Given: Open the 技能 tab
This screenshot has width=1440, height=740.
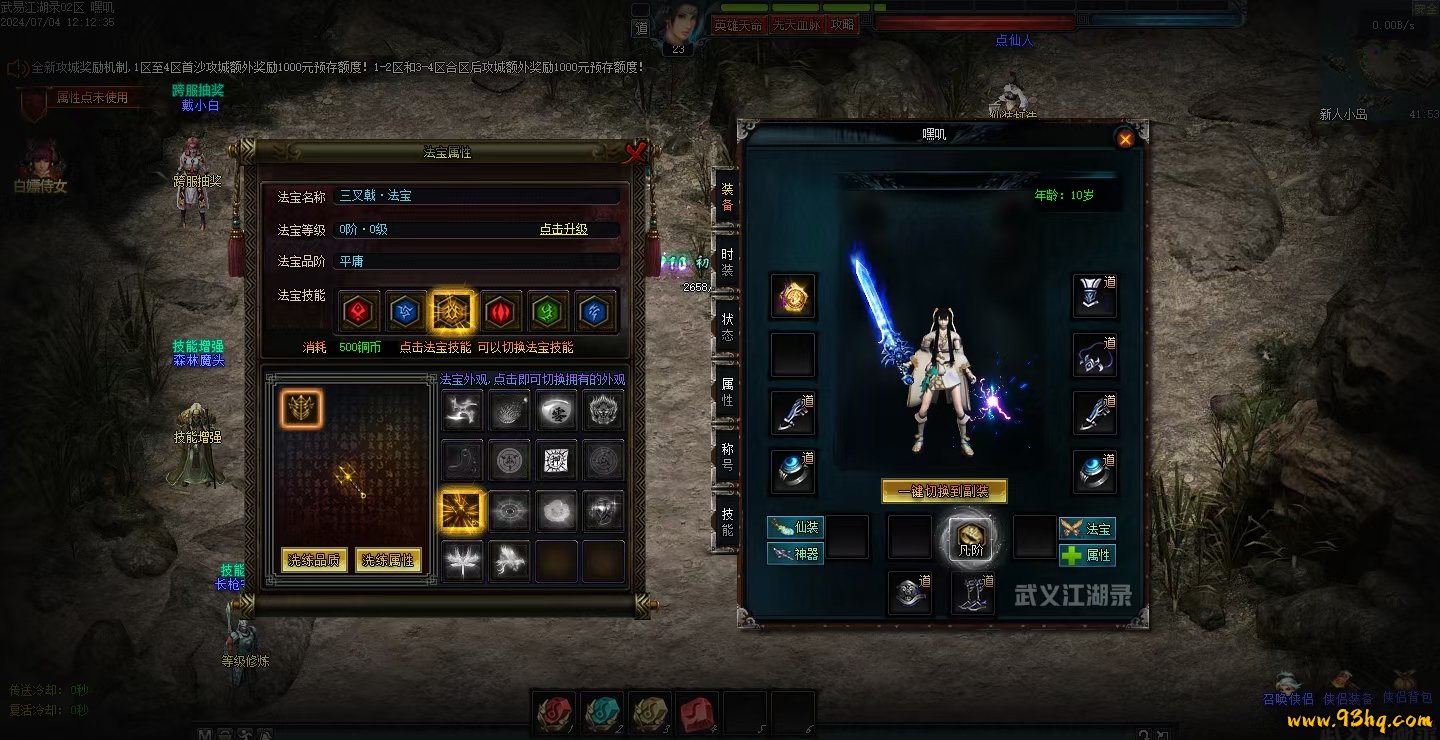Looking at the screenshot, I should click(727, 521).
